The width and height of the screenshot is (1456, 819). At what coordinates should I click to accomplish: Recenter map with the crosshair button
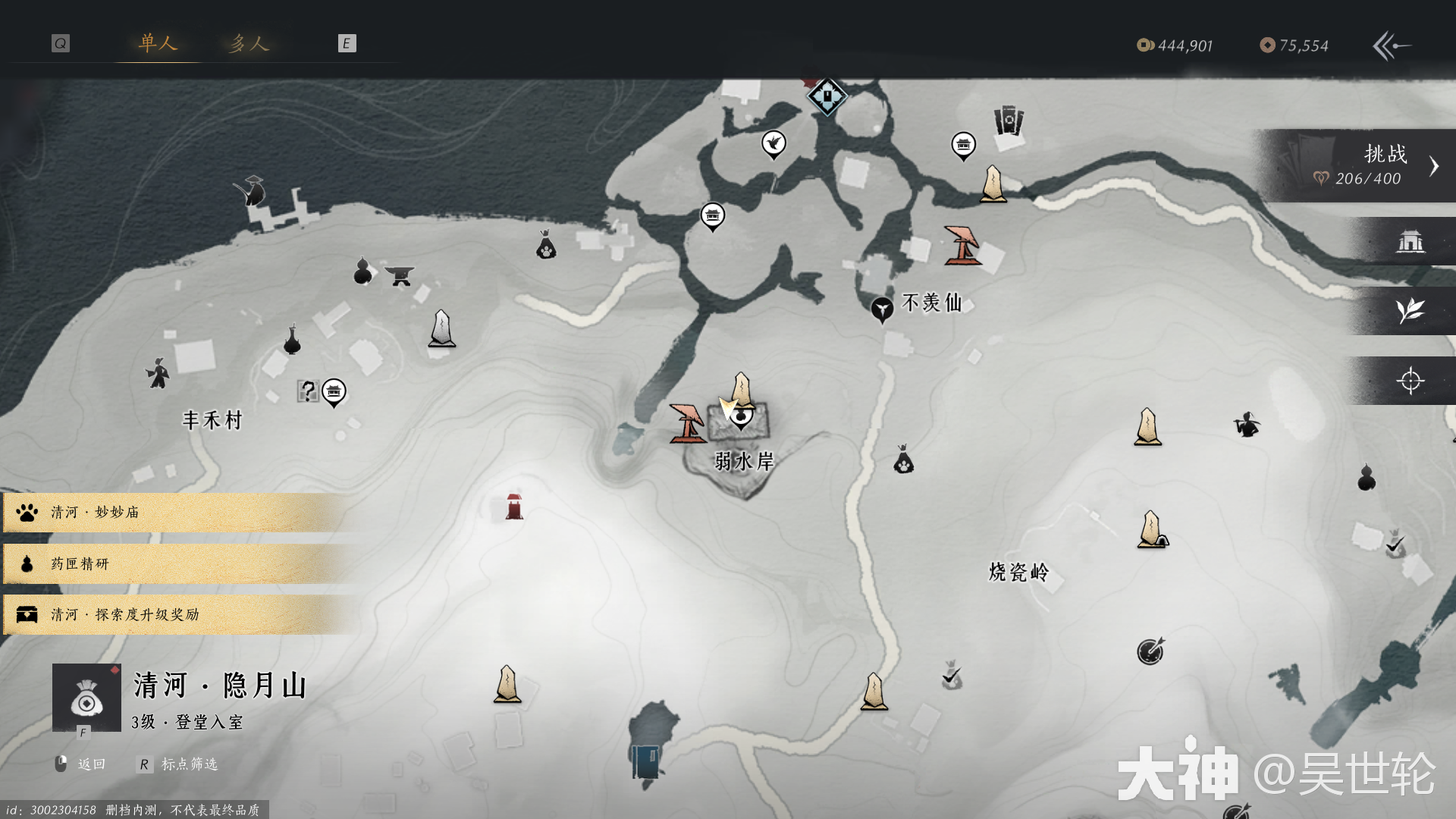pos(1410,381)
